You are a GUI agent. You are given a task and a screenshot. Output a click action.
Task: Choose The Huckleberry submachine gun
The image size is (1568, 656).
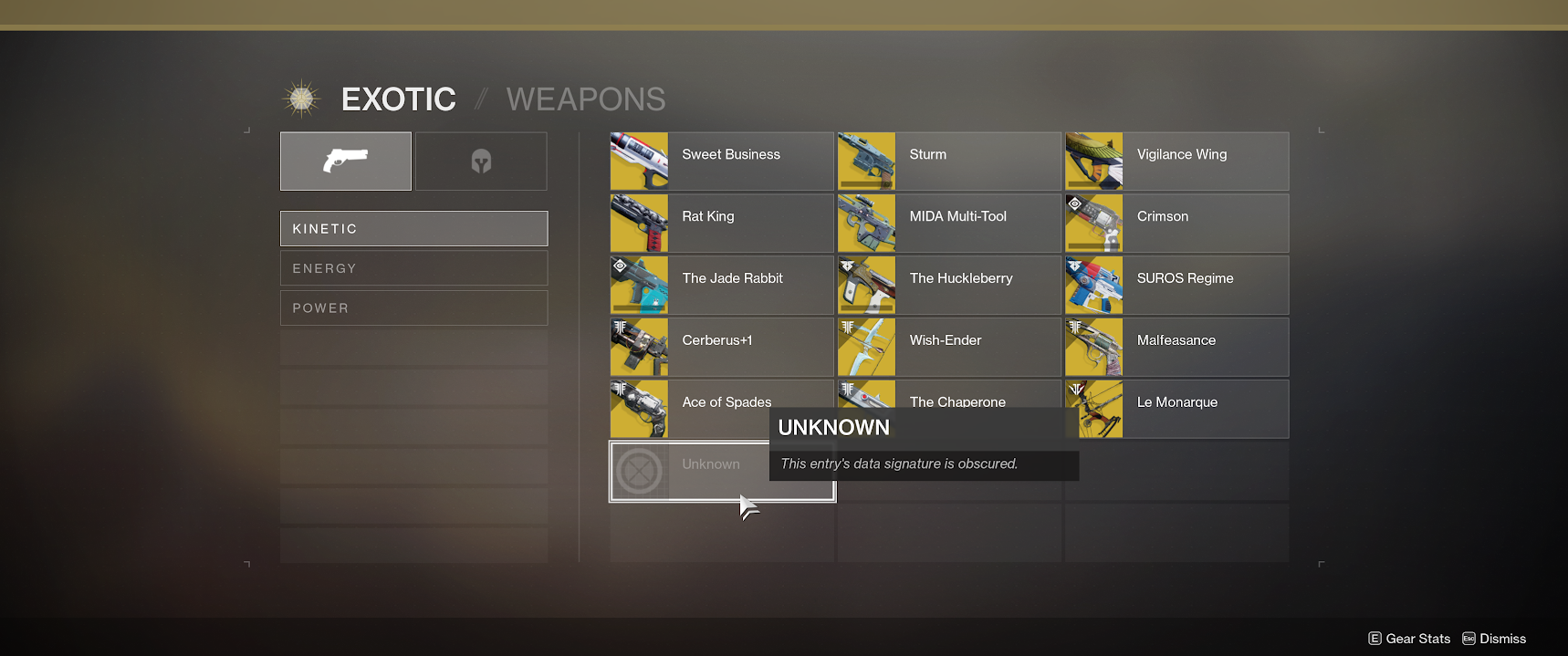(x=948, y=286)
